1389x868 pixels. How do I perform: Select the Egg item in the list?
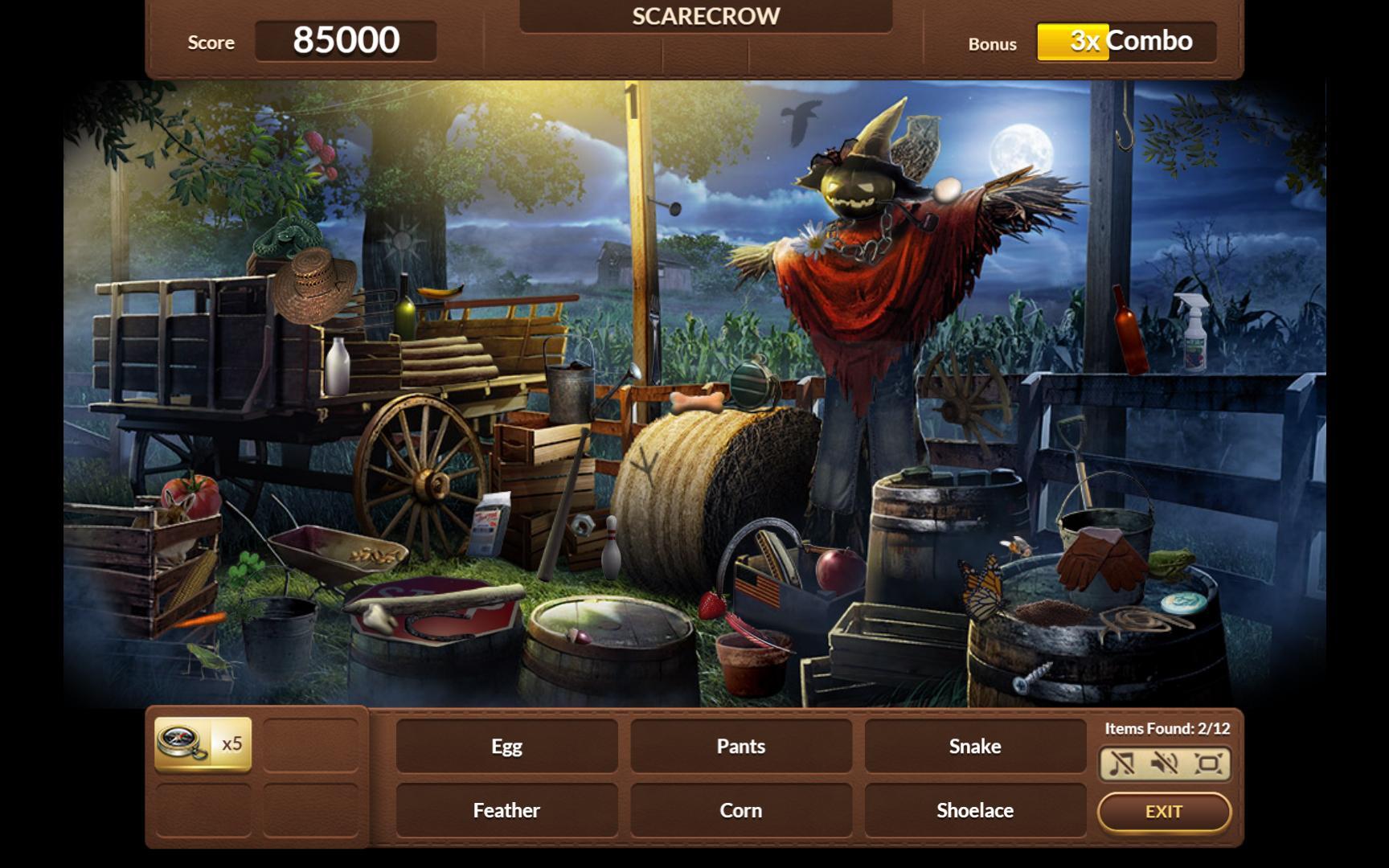pos(506,746)
